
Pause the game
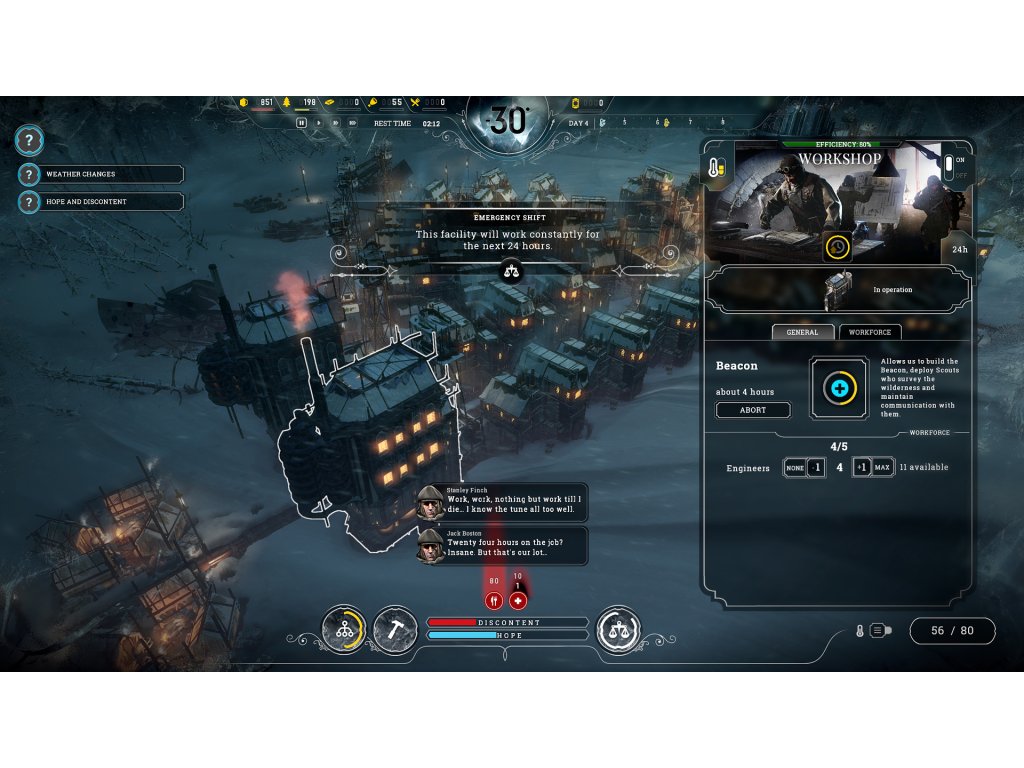pos(300,123)
